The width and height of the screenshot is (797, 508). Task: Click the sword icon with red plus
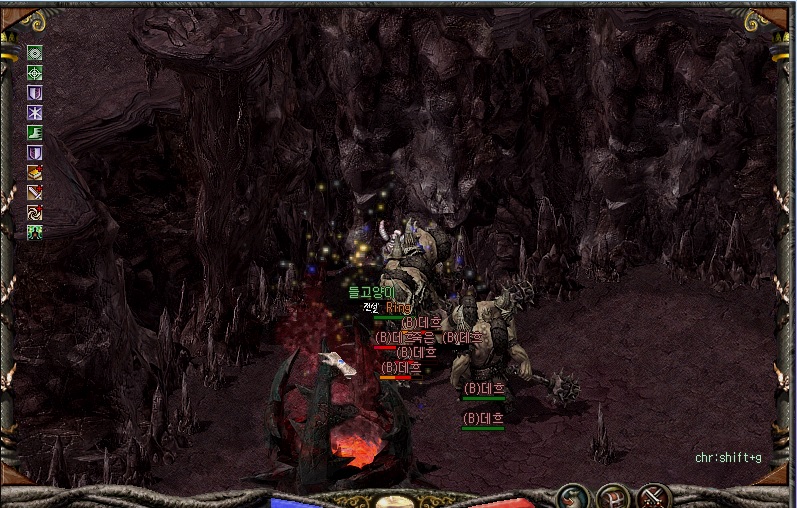coord(34,192)
